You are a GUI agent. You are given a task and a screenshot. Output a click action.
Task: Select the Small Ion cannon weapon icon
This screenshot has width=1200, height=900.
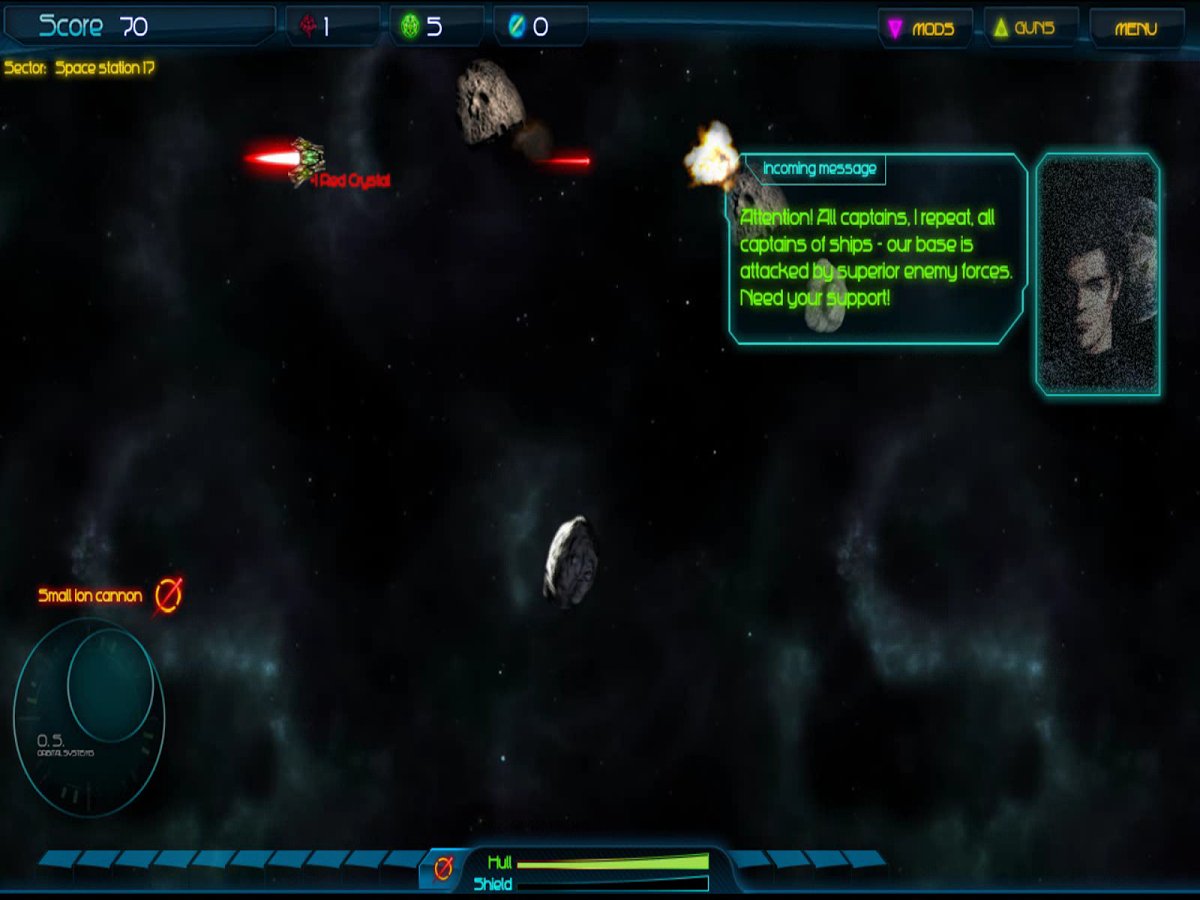click(x=169, y=595)
